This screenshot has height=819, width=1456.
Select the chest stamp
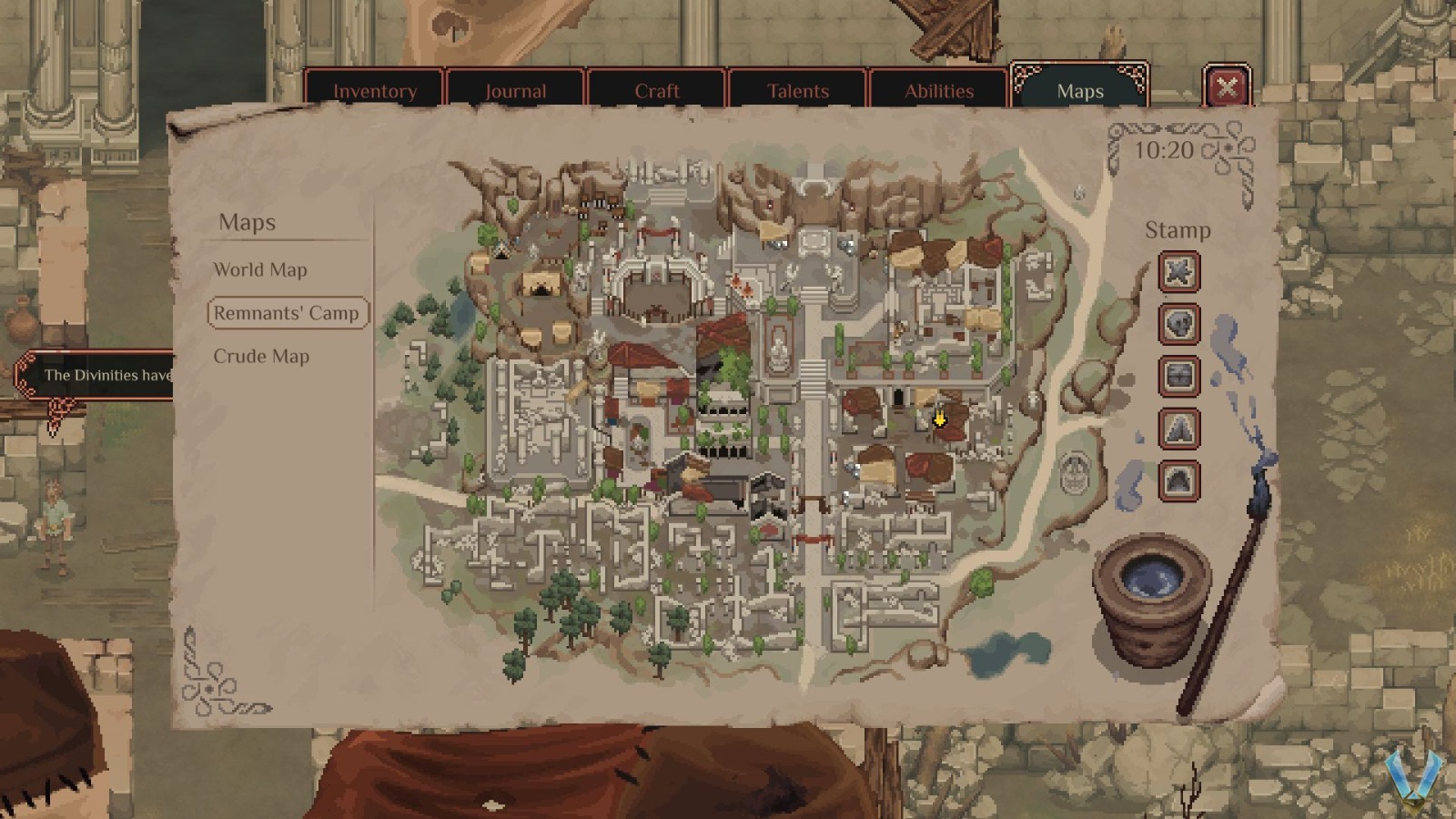(1178, 378)
